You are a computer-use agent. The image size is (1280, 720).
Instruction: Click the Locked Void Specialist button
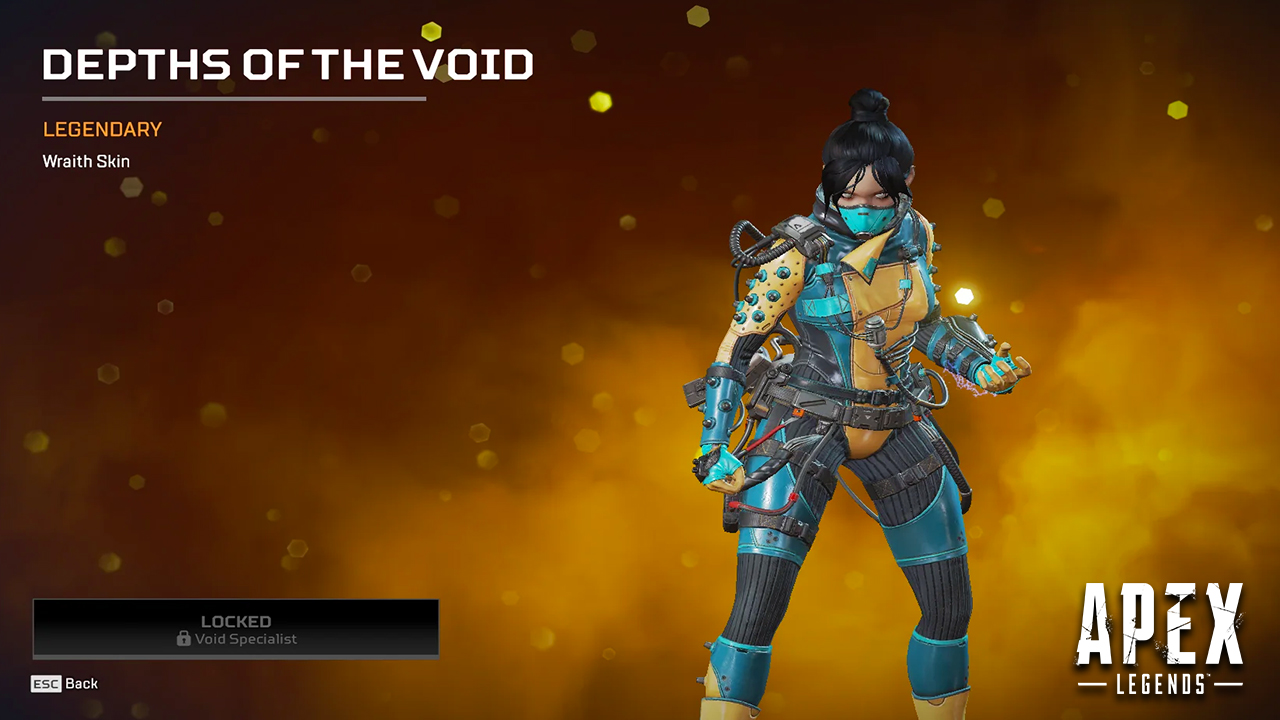(236, 629)
